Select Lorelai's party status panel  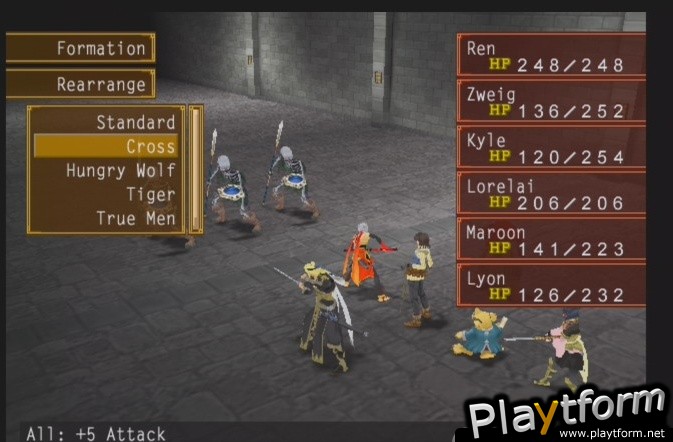coord(551,194)
